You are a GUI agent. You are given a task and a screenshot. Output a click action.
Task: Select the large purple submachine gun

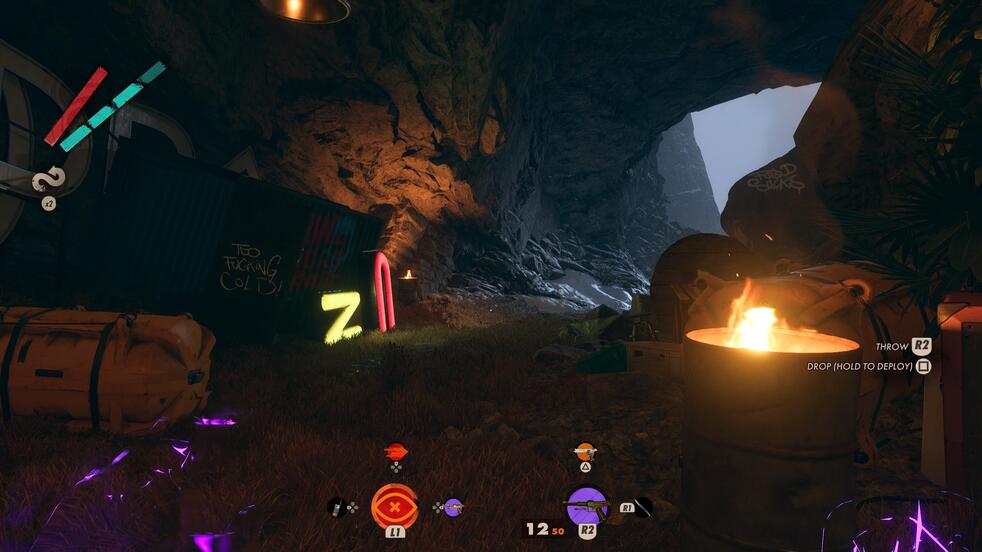coord(587,505)
